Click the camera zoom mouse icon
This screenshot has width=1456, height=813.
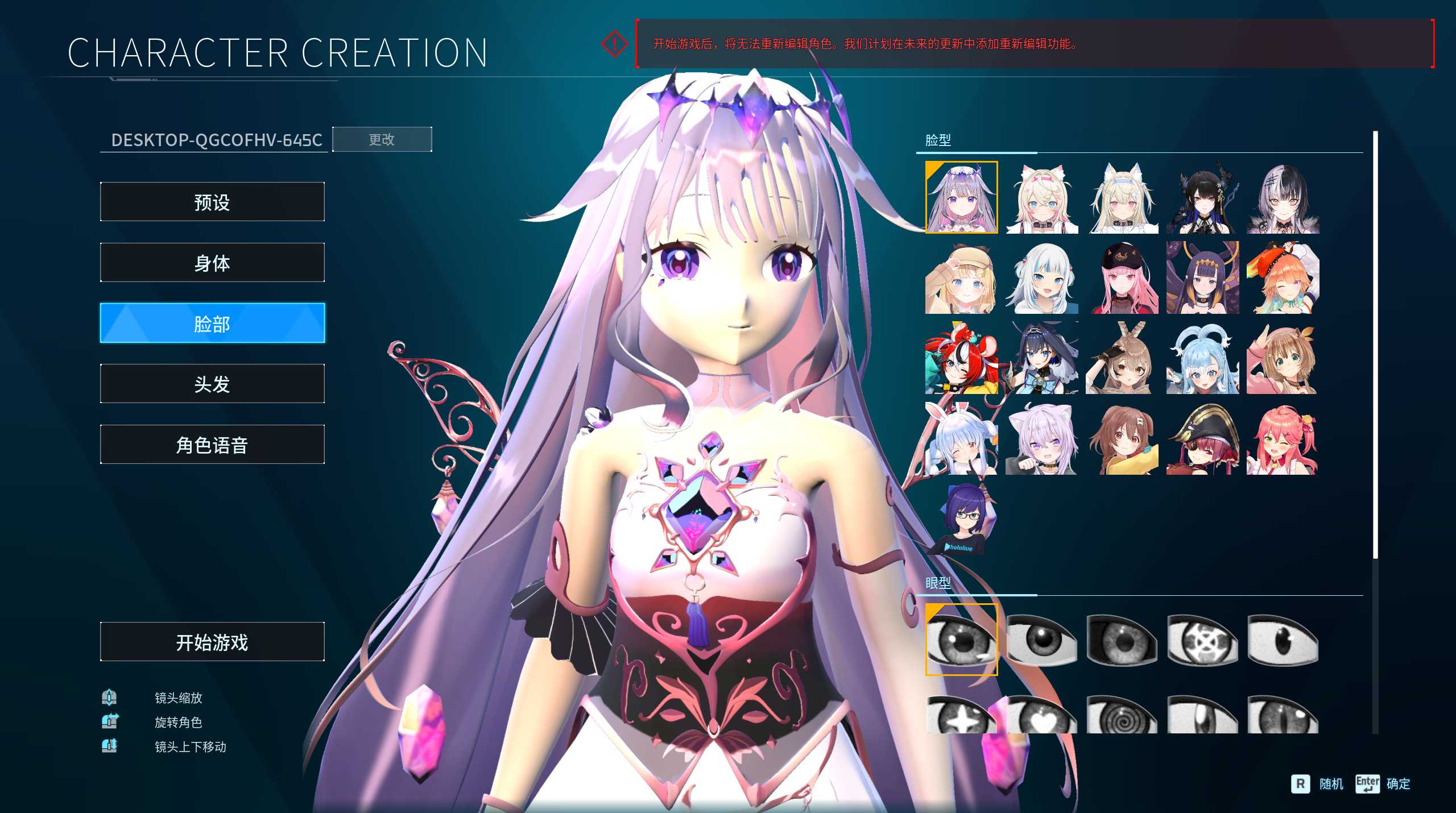pyautogui.click(x=110, y=698)
